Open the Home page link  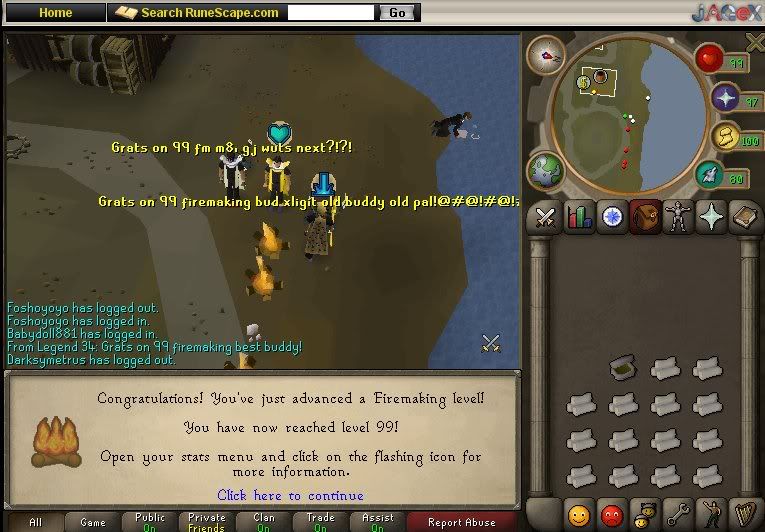pyautogui.click(x=55, y=13)
